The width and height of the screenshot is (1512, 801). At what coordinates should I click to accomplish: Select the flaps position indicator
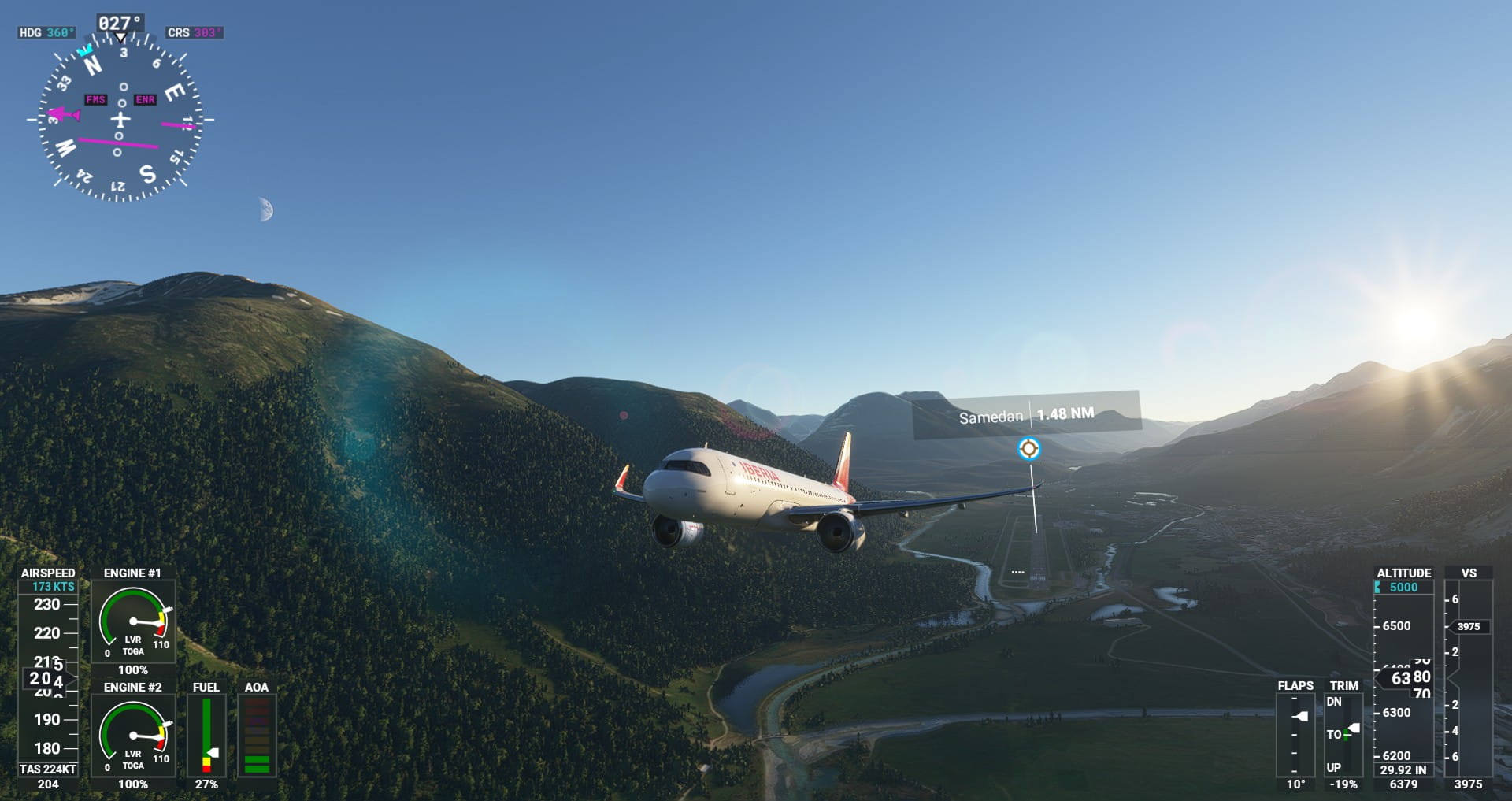(x=1295, y=734)
